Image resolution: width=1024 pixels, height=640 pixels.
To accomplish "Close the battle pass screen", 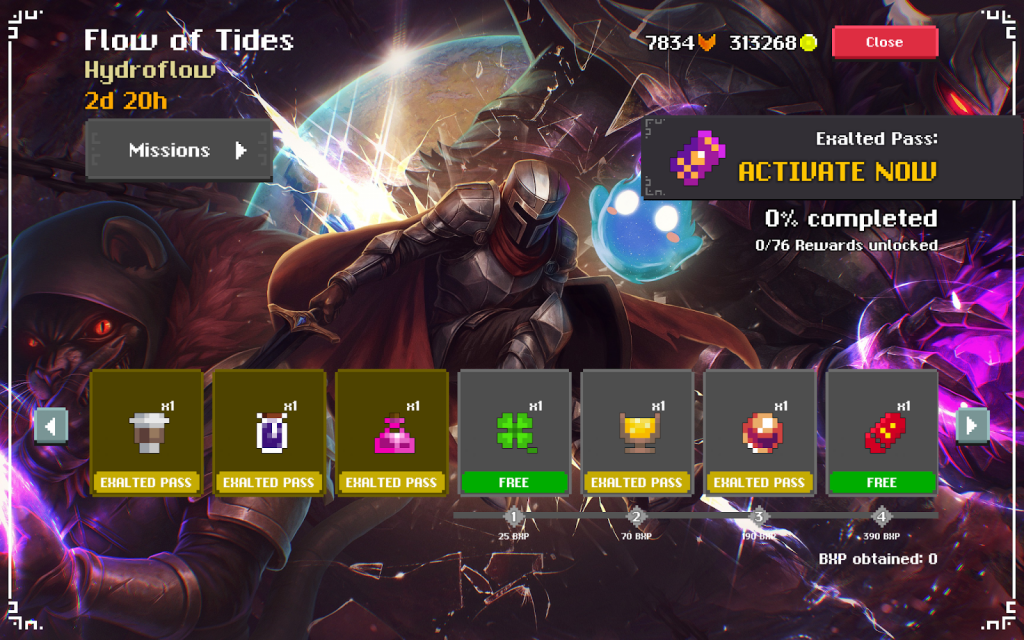I will click(x=884, y=42).
